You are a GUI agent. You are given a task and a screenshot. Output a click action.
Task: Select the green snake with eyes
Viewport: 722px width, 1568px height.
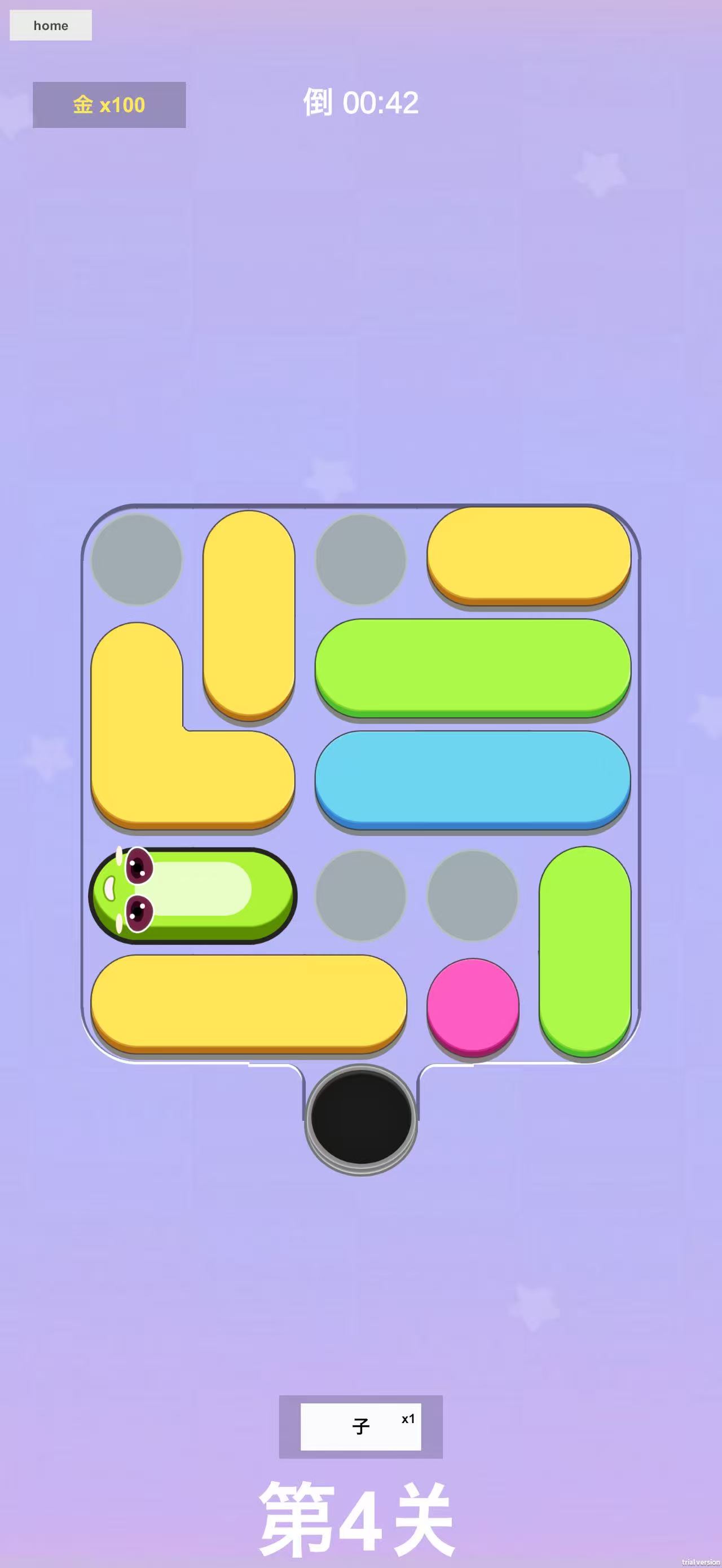coord(195,895)
